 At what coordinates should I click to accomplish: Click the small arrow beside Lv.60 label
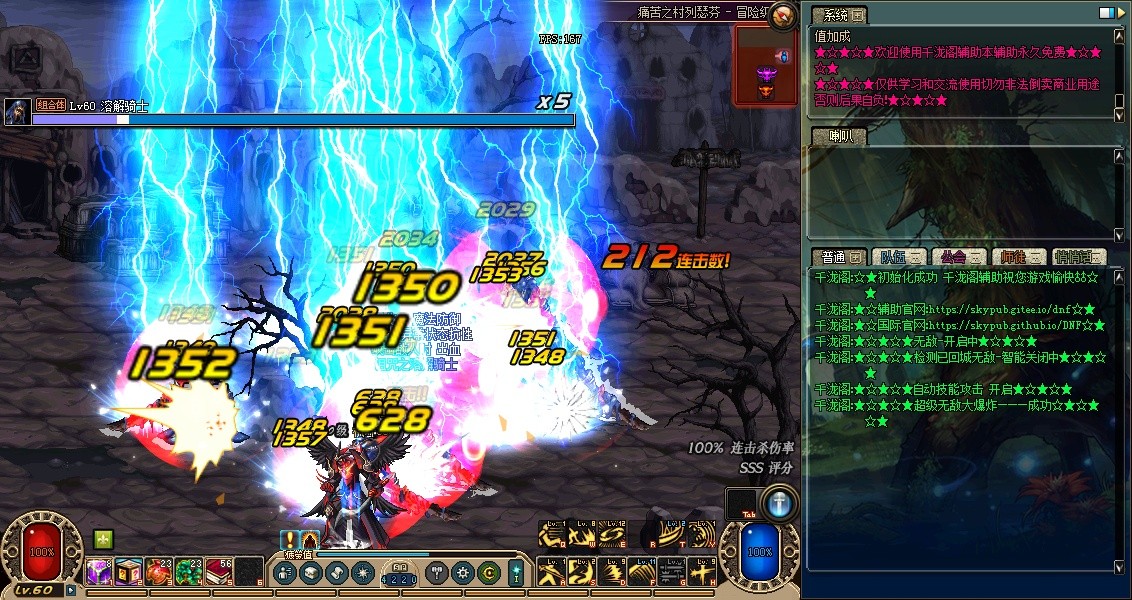coord(71,590)
